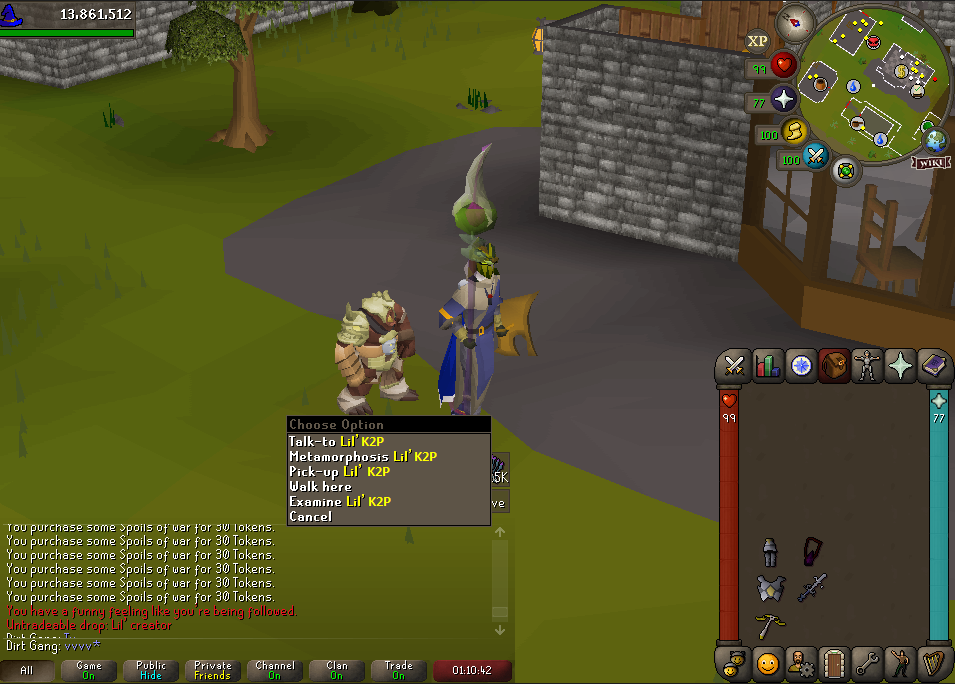Select Metamorphosis Lil' K2P from menu

(363, 456)
